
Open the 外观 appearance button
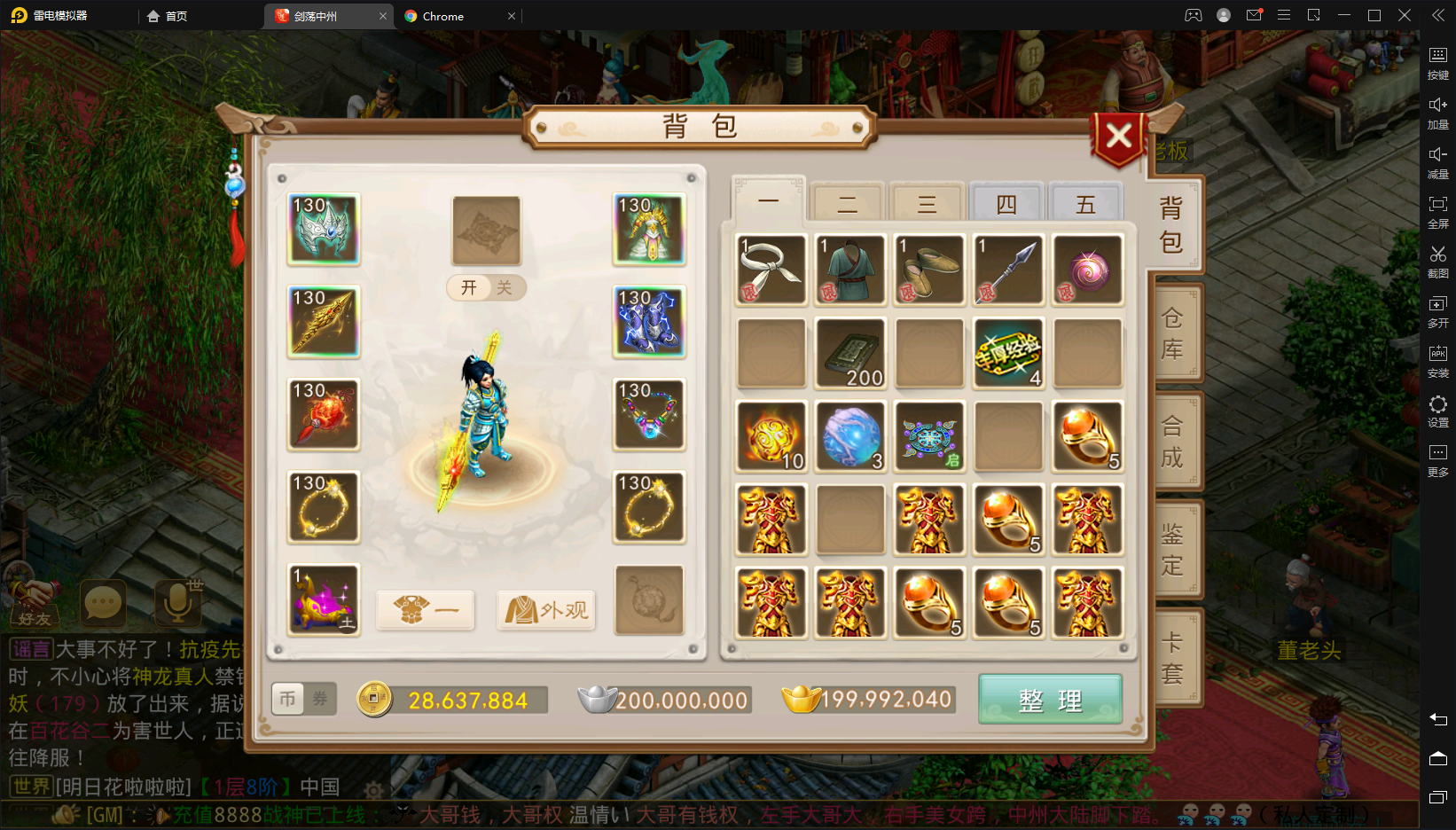545,610
